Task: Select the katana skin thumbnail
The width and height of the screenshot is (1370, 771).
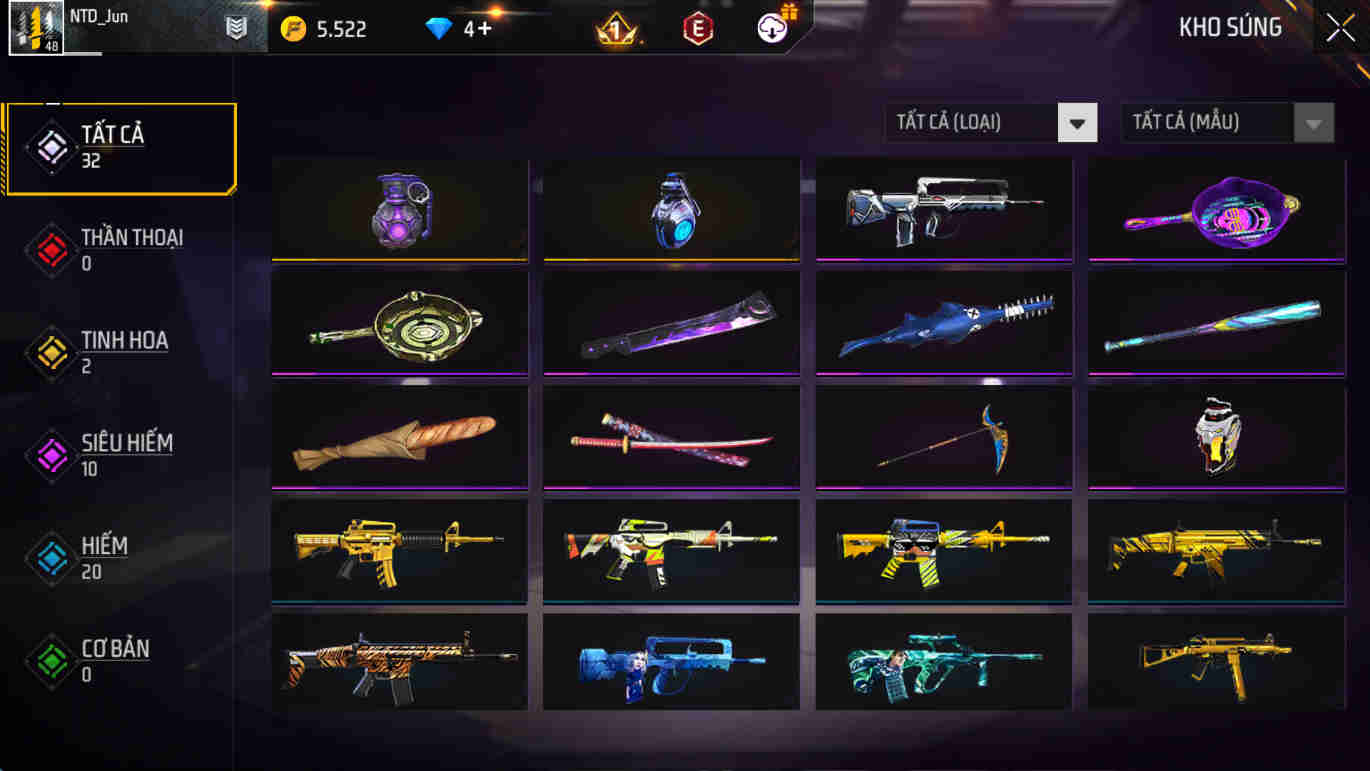Action: 670,438
